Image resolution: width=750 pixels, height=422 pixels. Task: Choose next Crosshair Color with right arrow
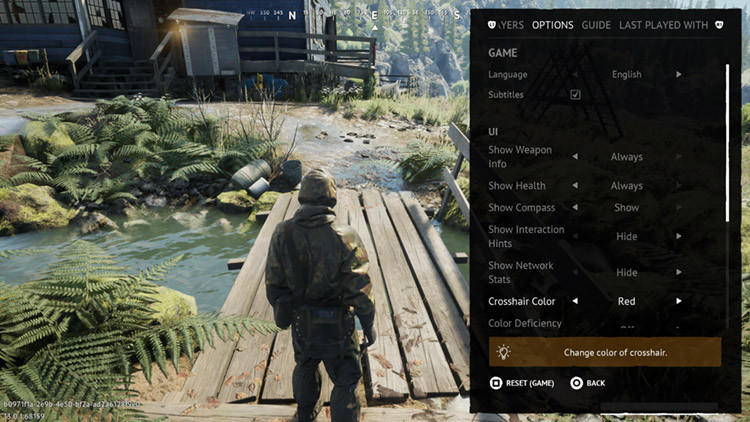coord(679,301)
